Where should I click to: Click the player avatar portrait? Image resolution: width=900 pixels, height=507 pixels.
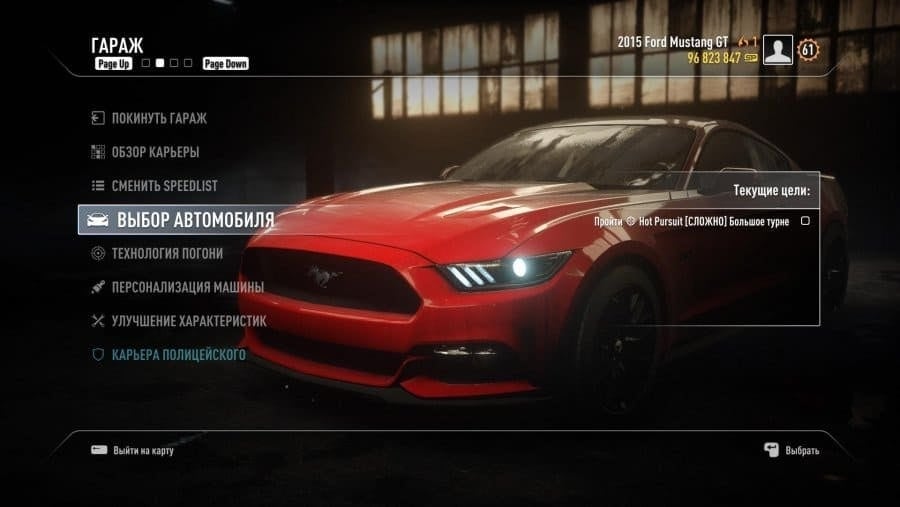coord(777,50)
